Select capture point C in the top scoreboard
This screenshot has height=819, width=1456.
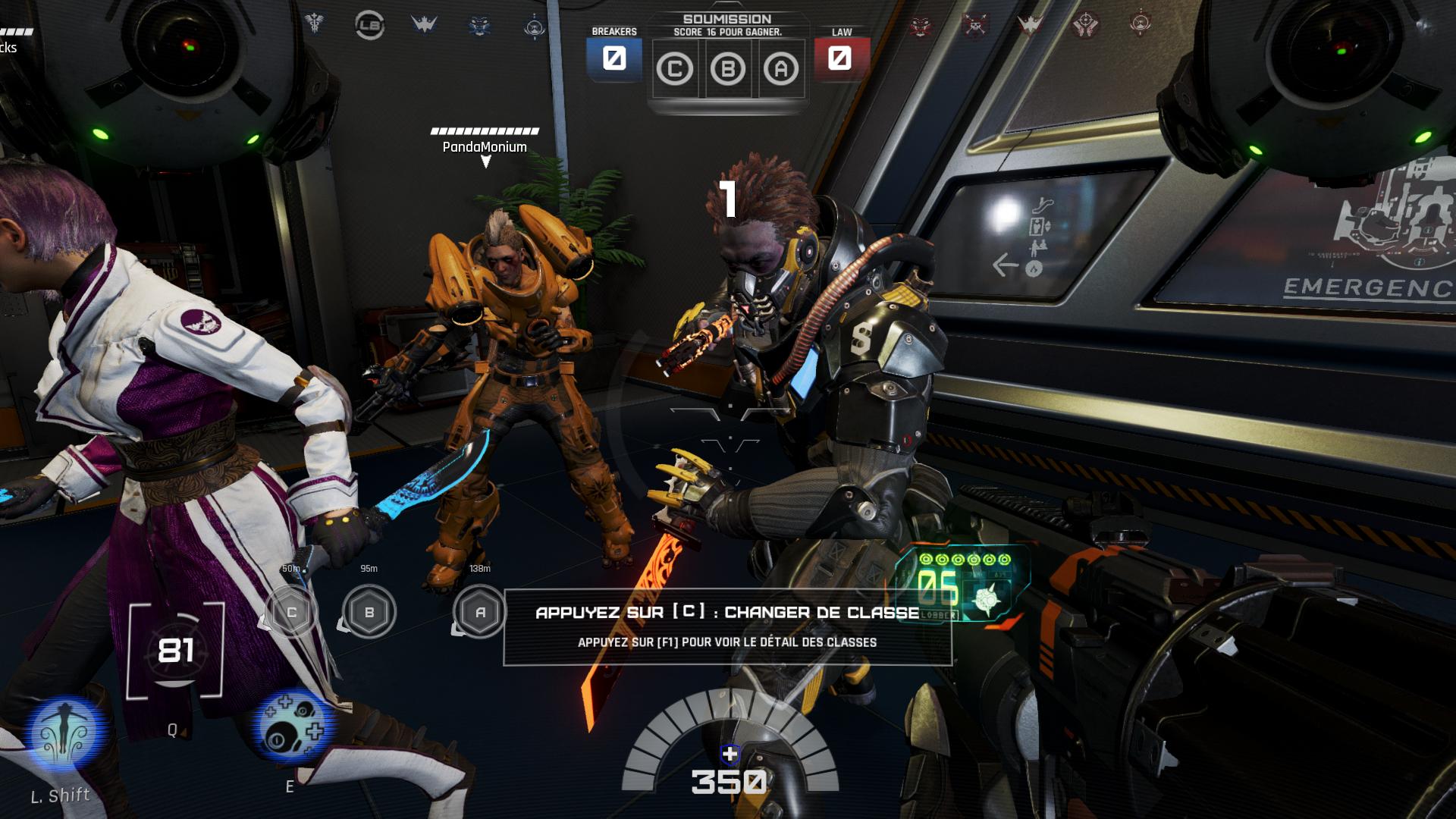click(674, 70)
